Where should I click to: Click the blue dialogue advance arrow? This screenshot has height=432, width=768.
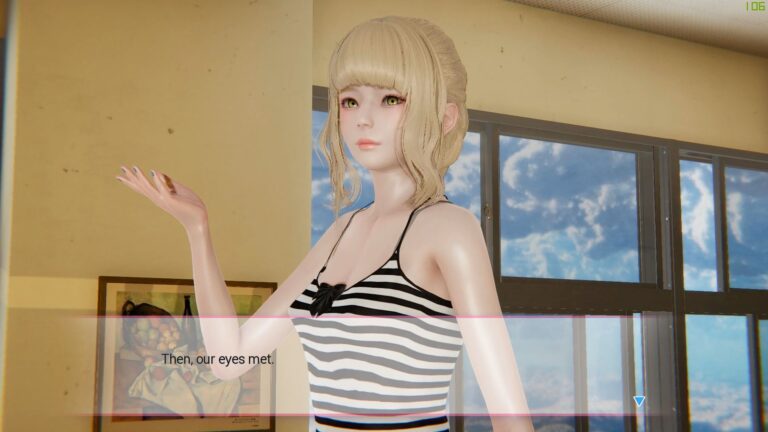pyautogui.click(x=639, y=401)
